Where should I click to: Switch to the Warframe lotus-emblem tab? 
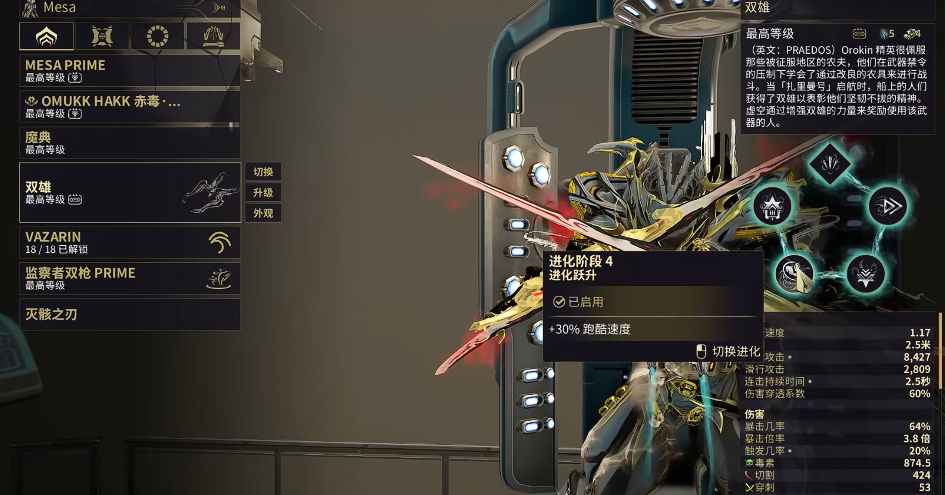pos(46,37)
